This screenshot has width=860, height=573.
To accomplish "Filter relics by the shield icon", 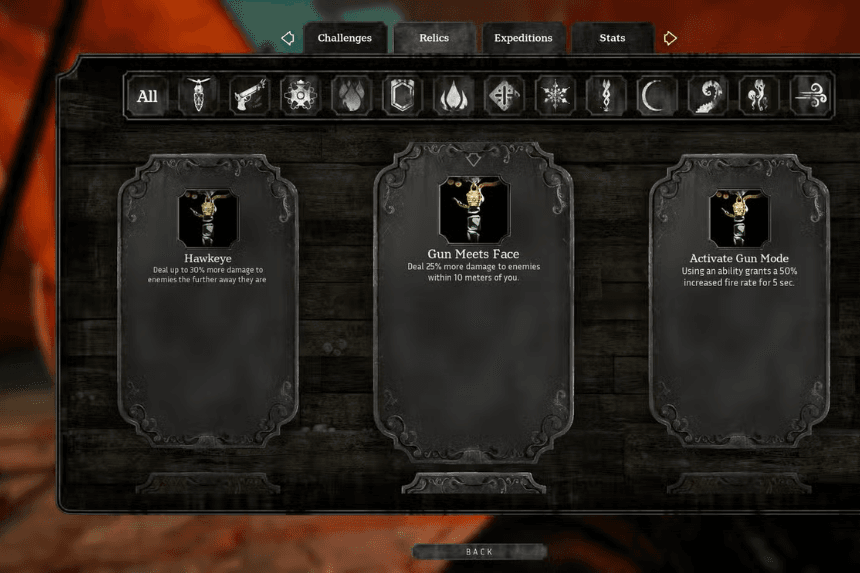I will tap(402, 96).
